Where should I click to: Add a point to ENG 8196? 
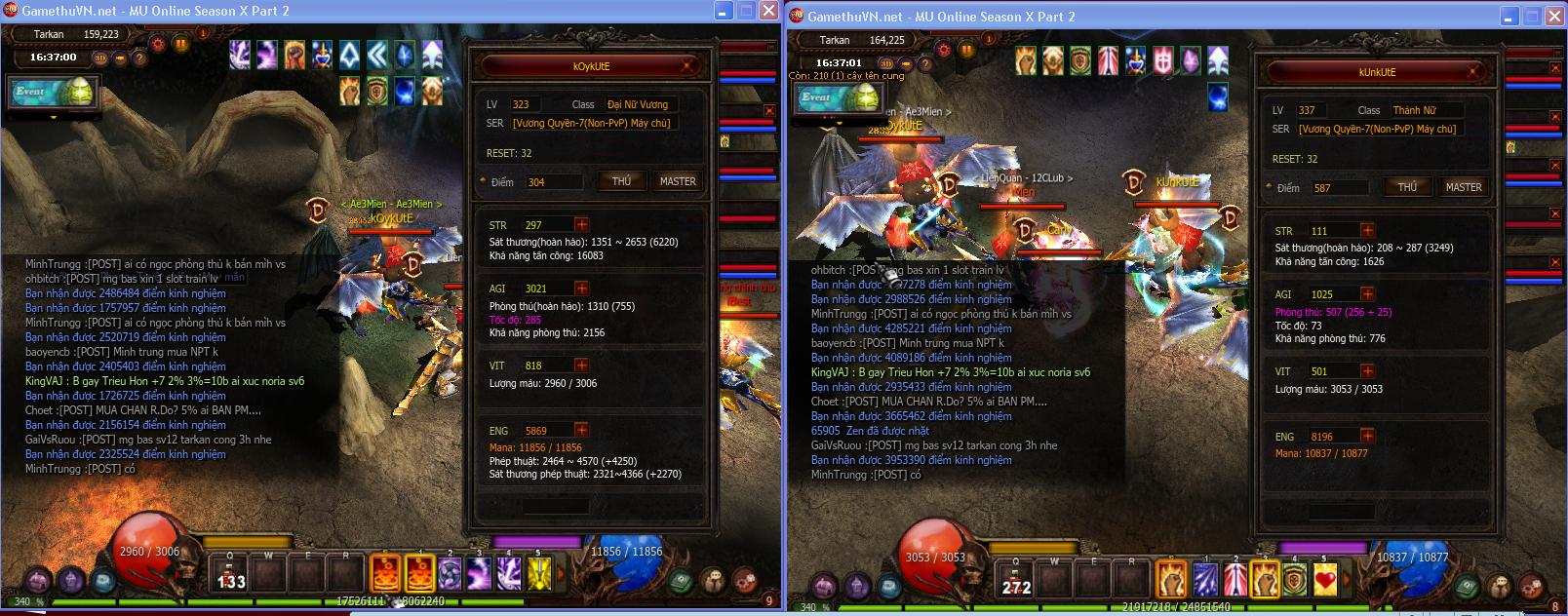coord(1367,437)
